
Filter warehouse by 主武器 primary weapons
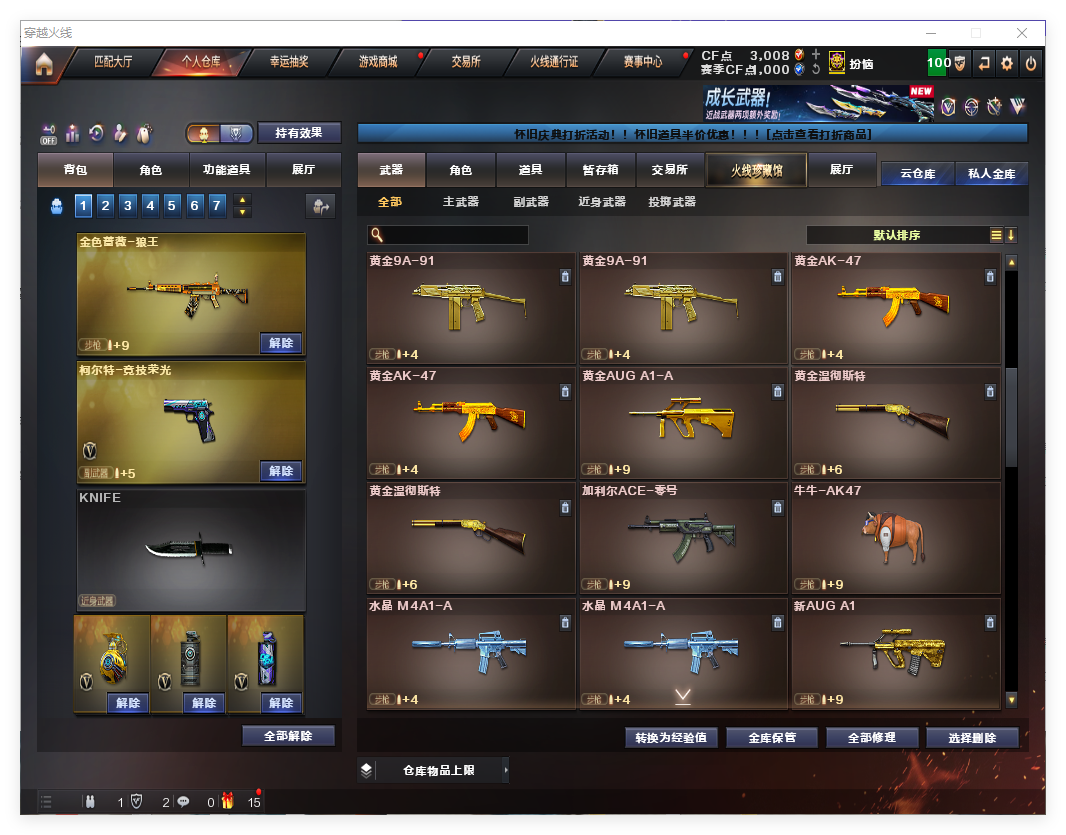461,202
